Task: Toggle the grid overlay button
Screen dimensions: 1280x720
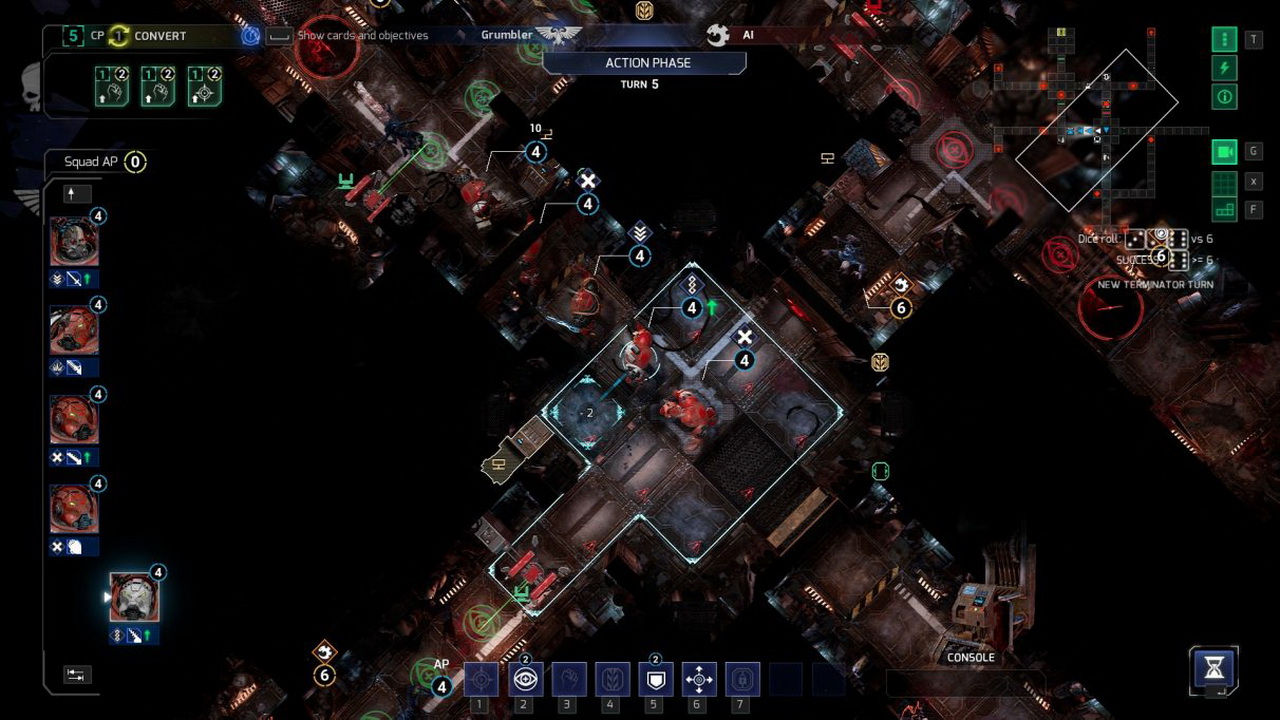Action: tap(1224, 182)
